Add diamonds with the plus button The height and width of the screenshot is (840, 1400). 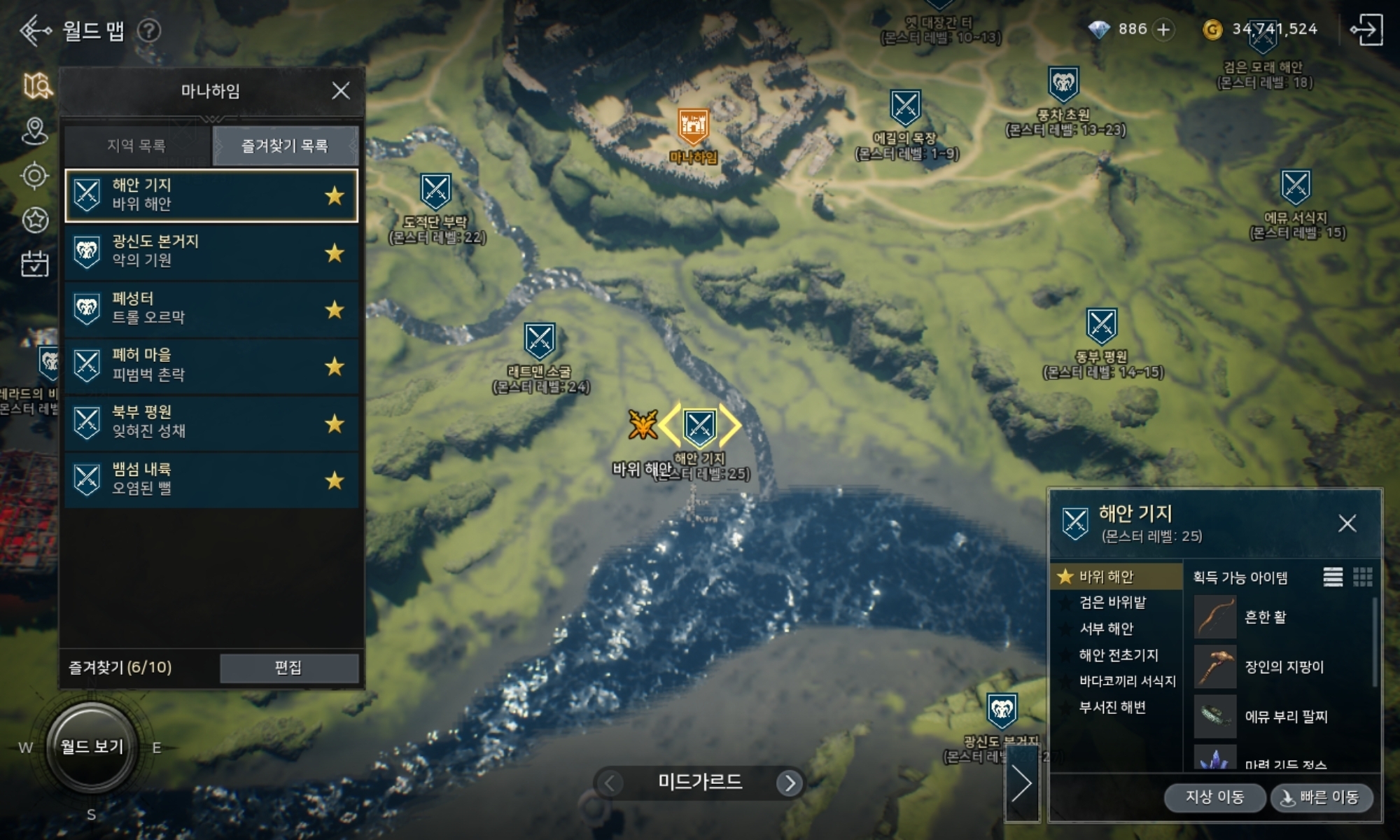coord(1164,29)
